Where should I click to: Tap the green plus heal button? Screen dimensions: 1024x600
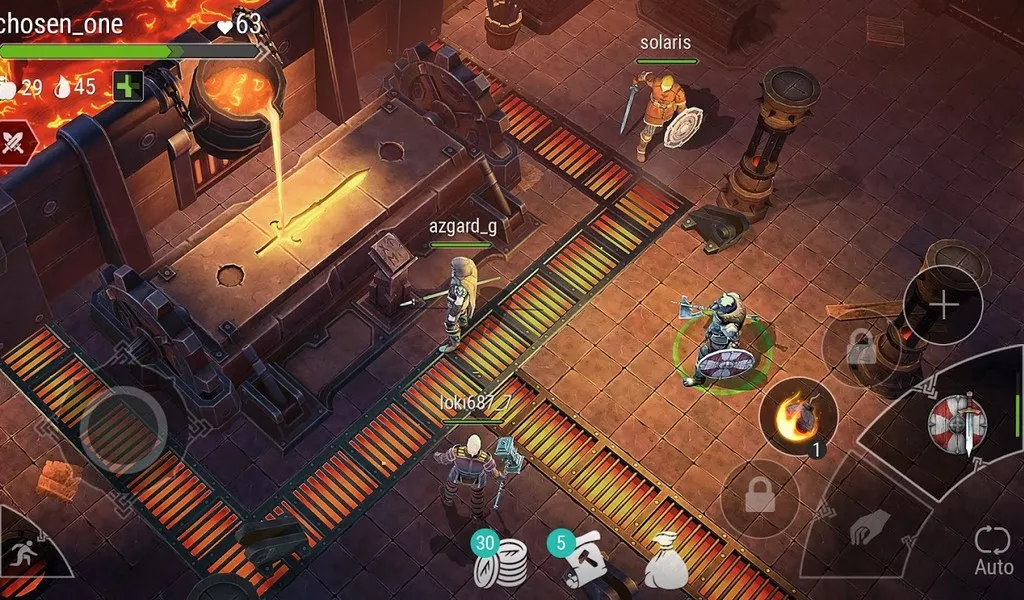(128, 86)
